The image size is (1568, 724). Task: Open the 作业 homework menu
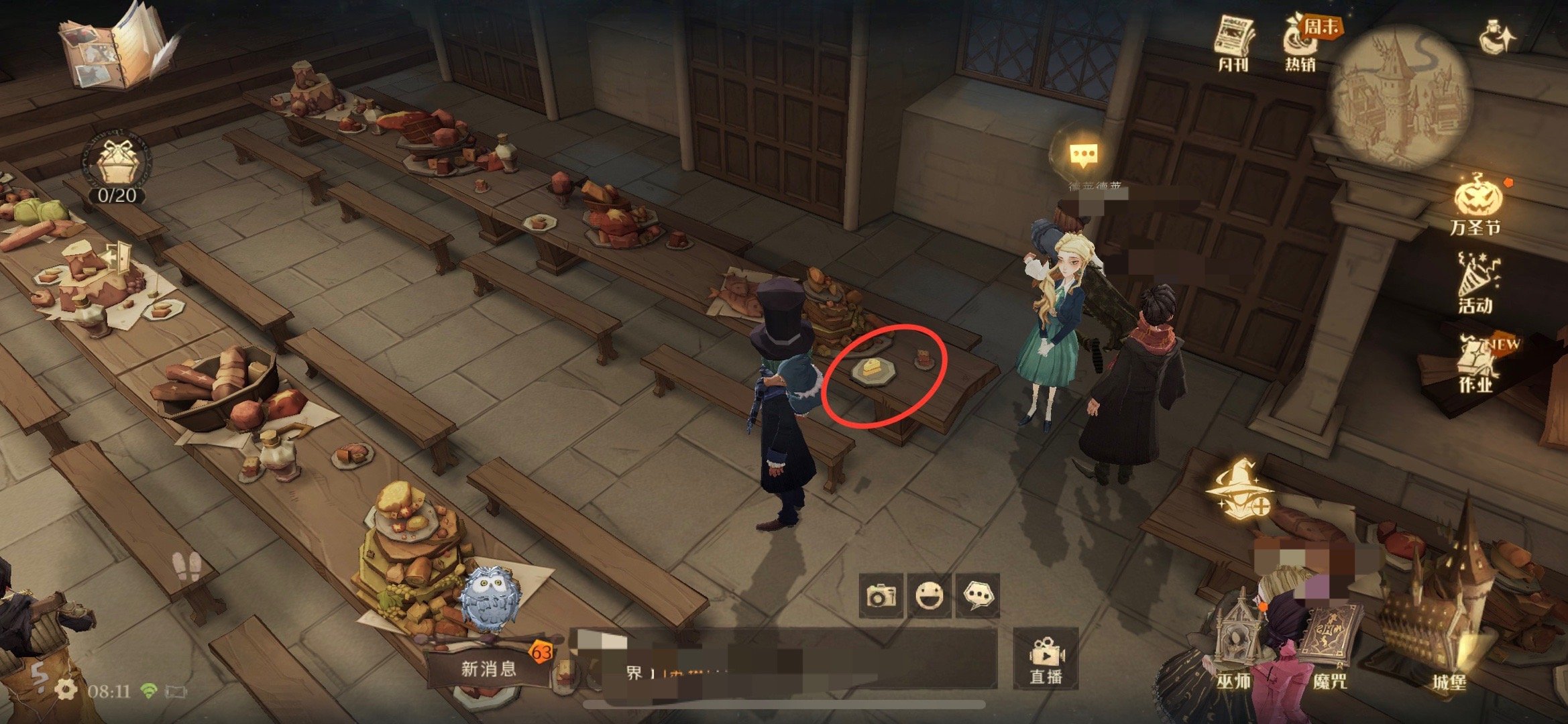(x=1476, y=365)
